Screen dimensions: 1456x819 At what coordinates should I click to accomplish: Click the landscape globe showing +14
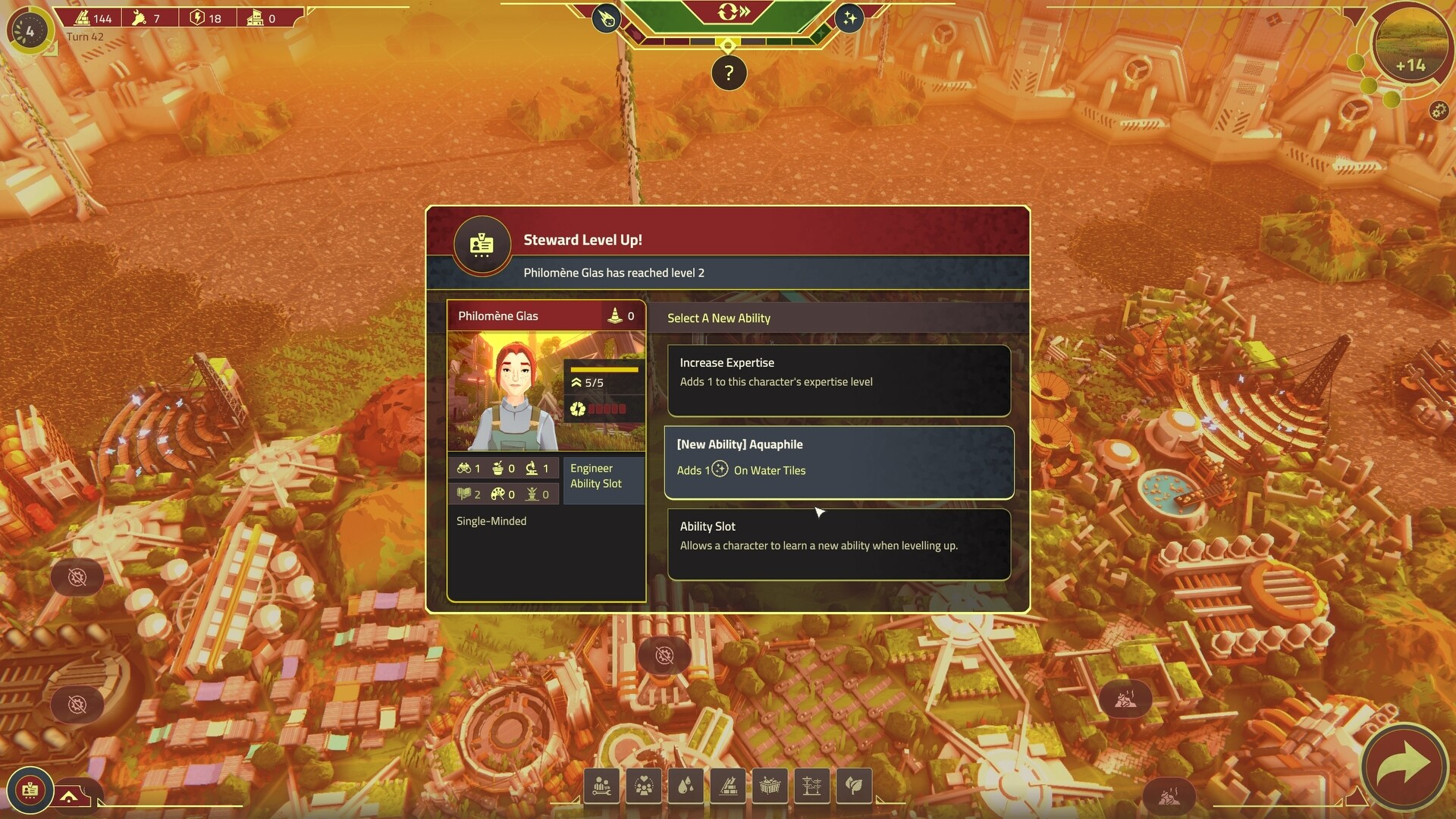1410,44
